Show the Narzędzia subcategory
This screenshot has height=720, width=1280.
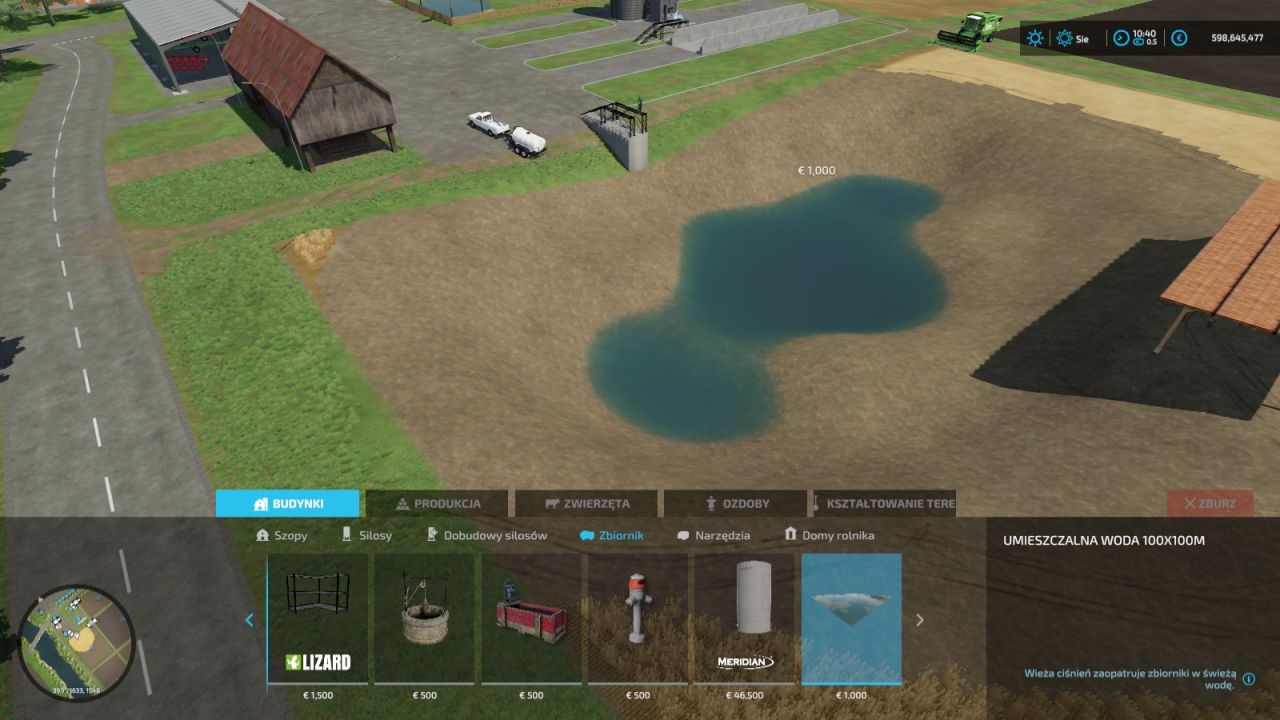pos(714,535)
